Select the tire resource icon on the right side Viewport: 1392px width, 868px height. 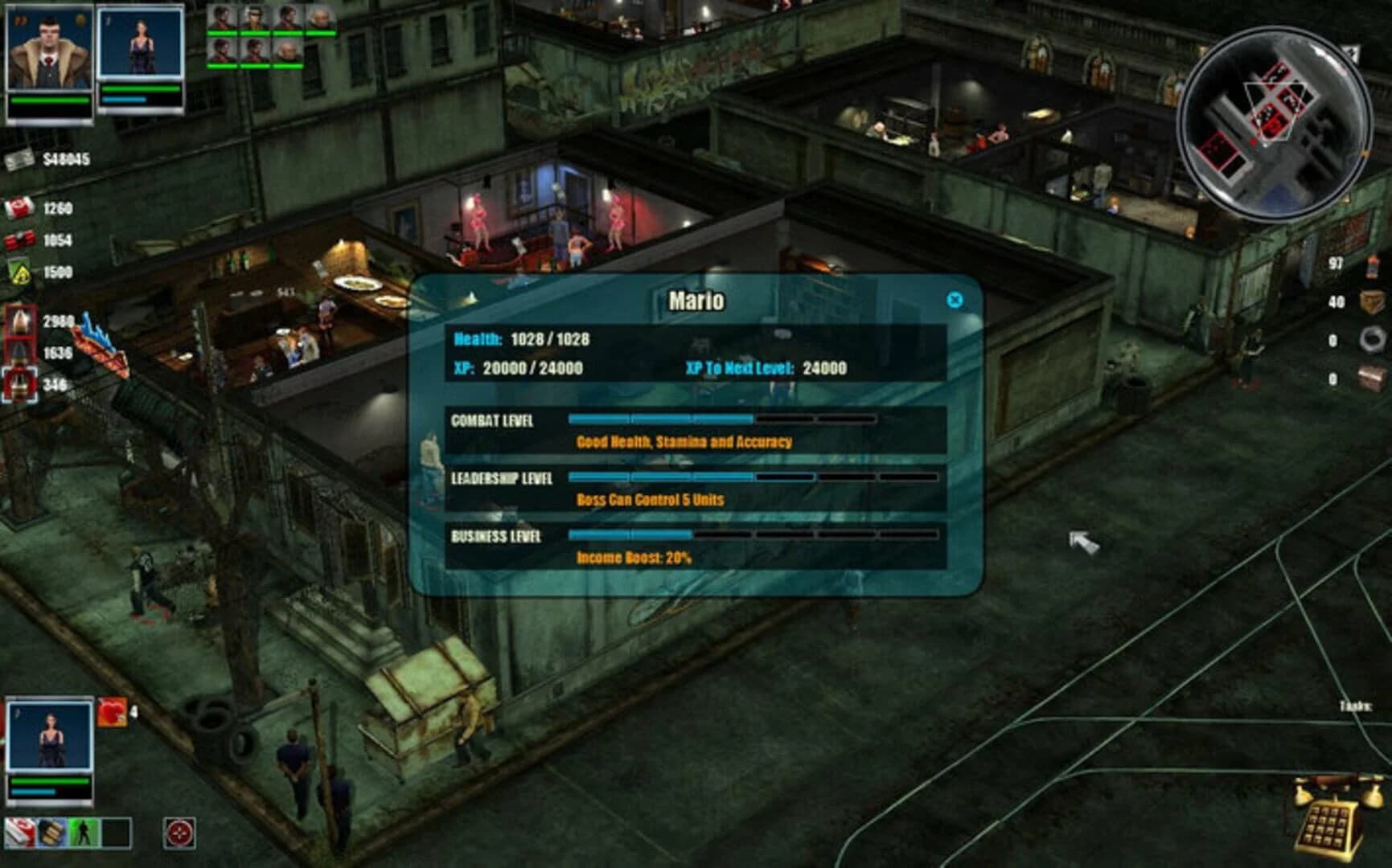[1373, 339]
